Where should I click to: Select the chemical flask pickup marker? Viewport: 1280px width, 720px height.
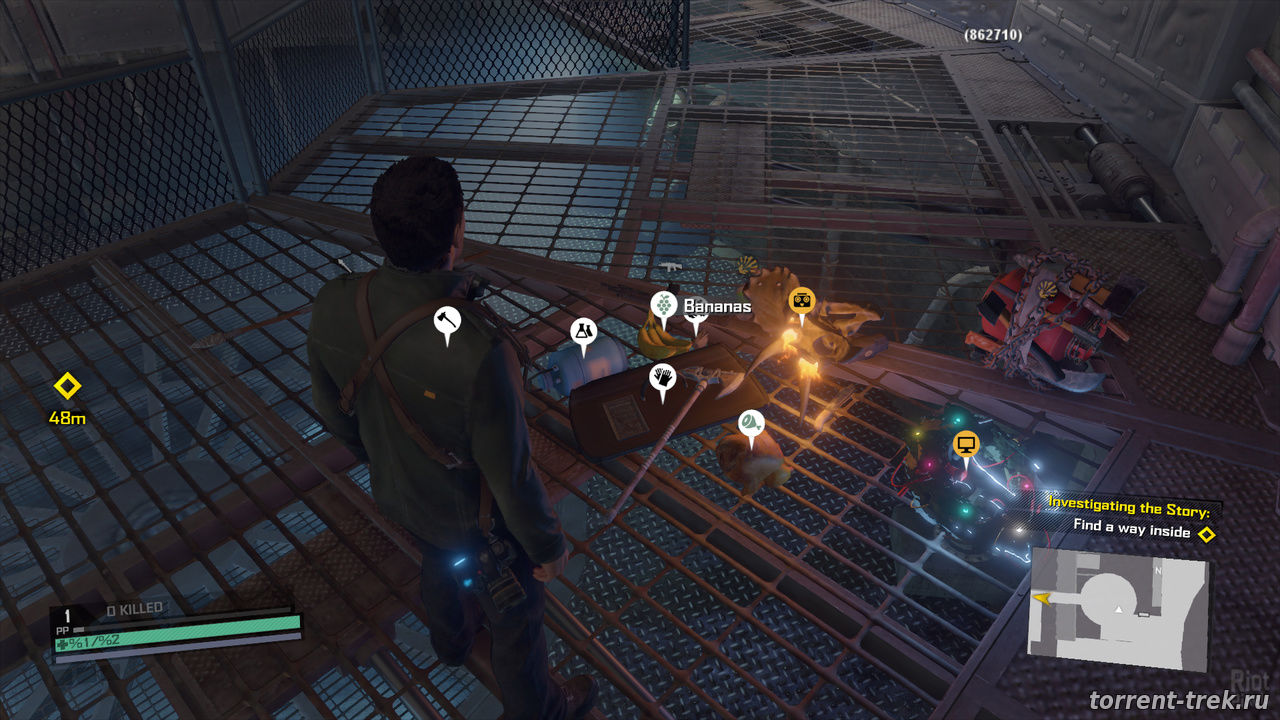pyautogui.click(x=582, y=332)
